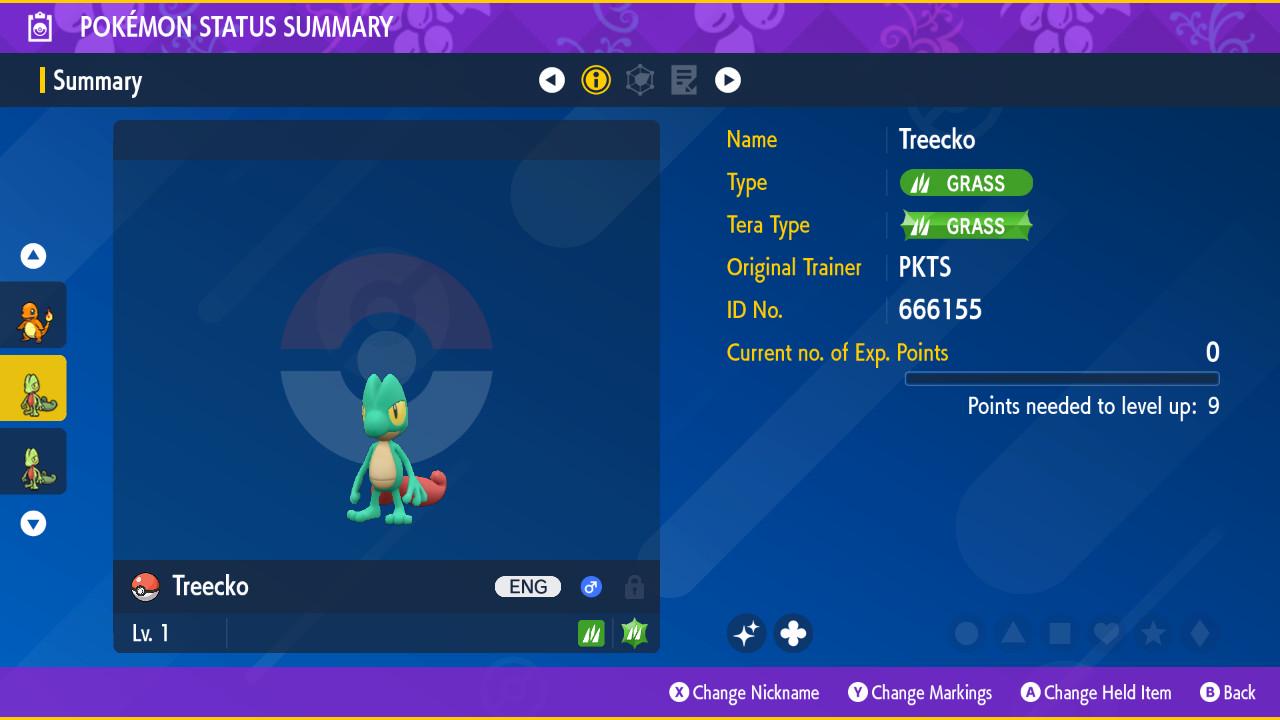Toggle the diamond marking

pos(1200,633)
